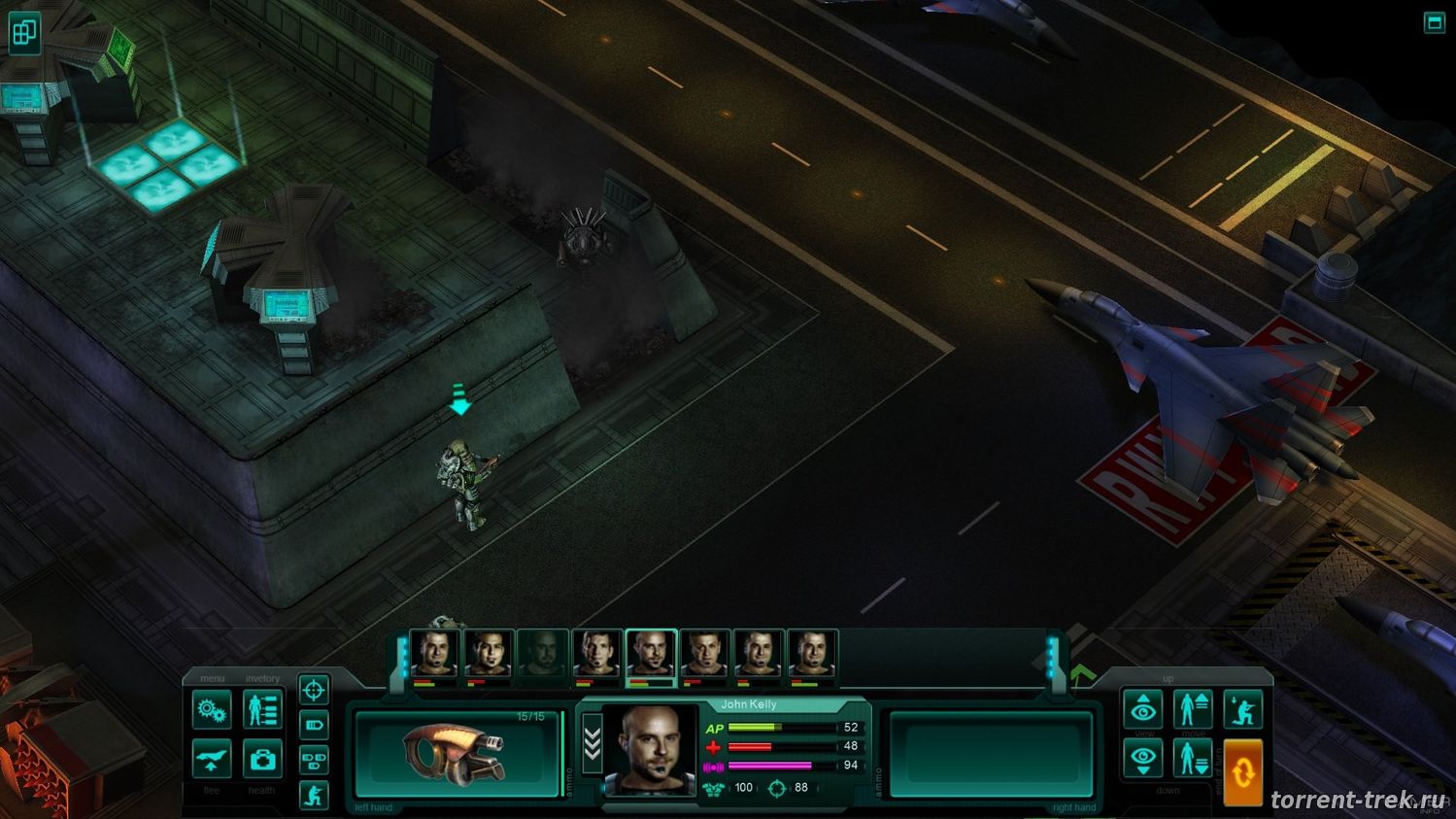1456x819 pixels.
Task: Select the single bullet fire mode
Action: click(x=313, y=725)
